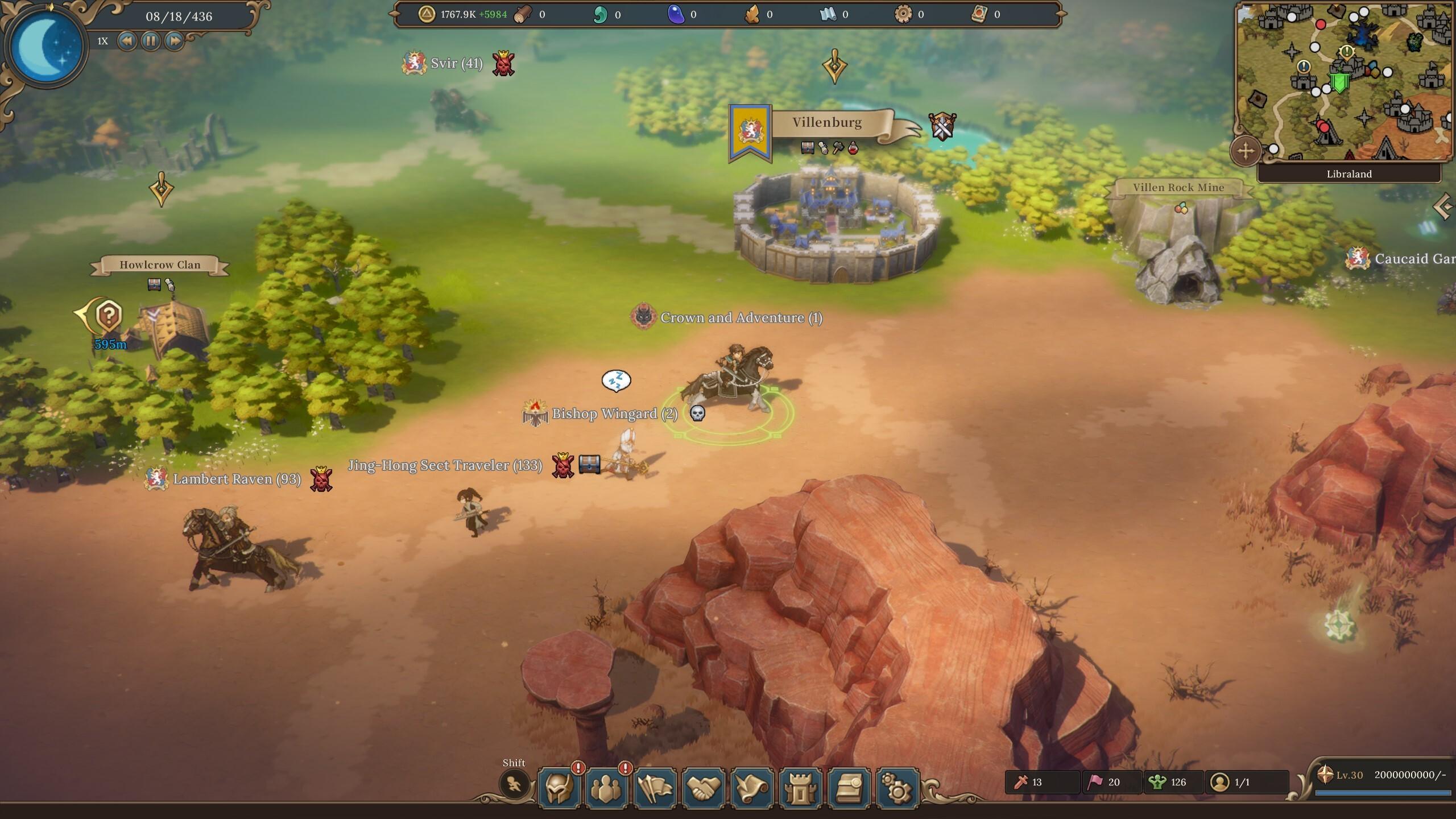Toggle the running figure sprint button
This screenshot has width=1456, height=819.
(514, 785)
